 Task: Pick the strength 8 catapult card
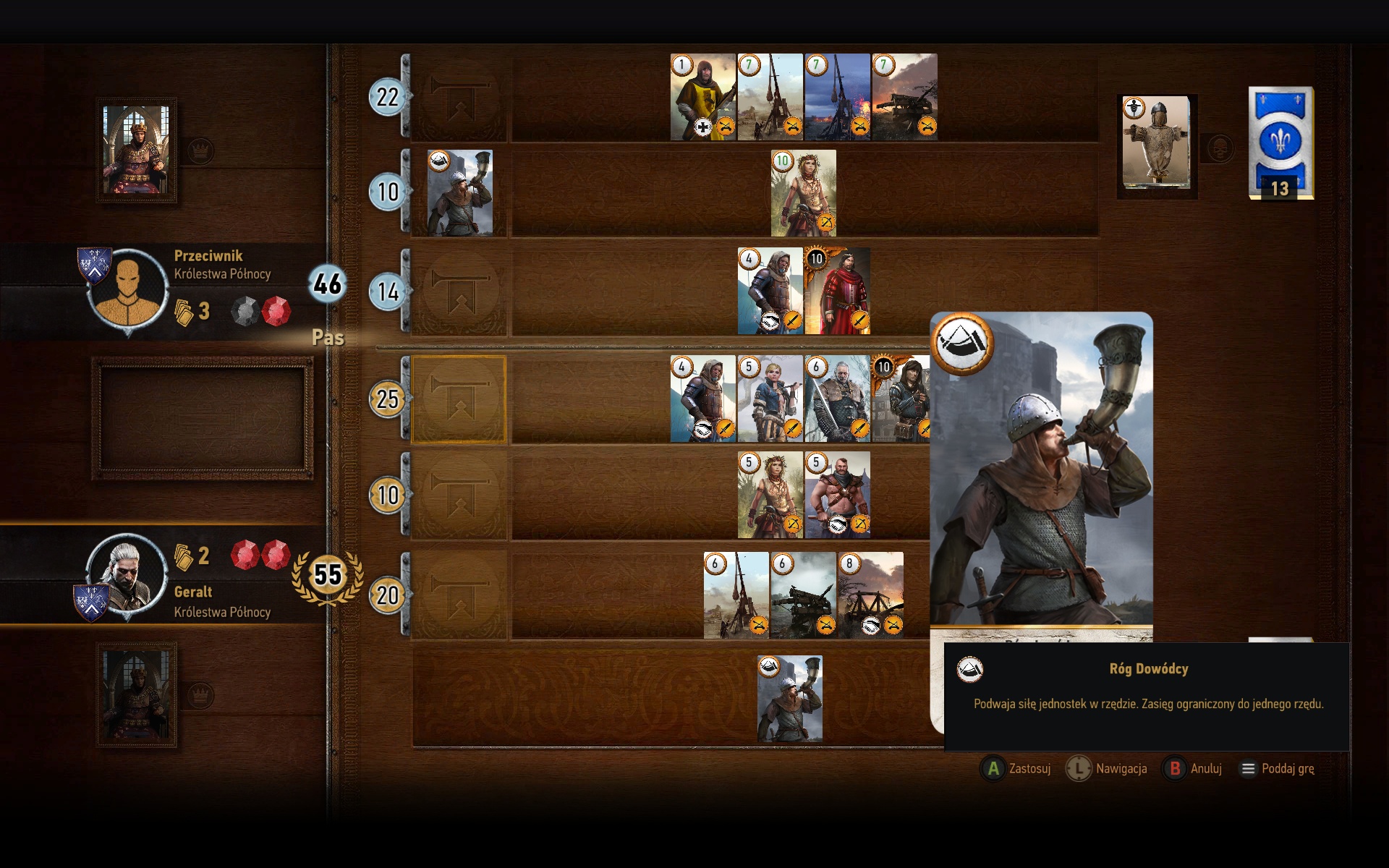click(870, 595)
